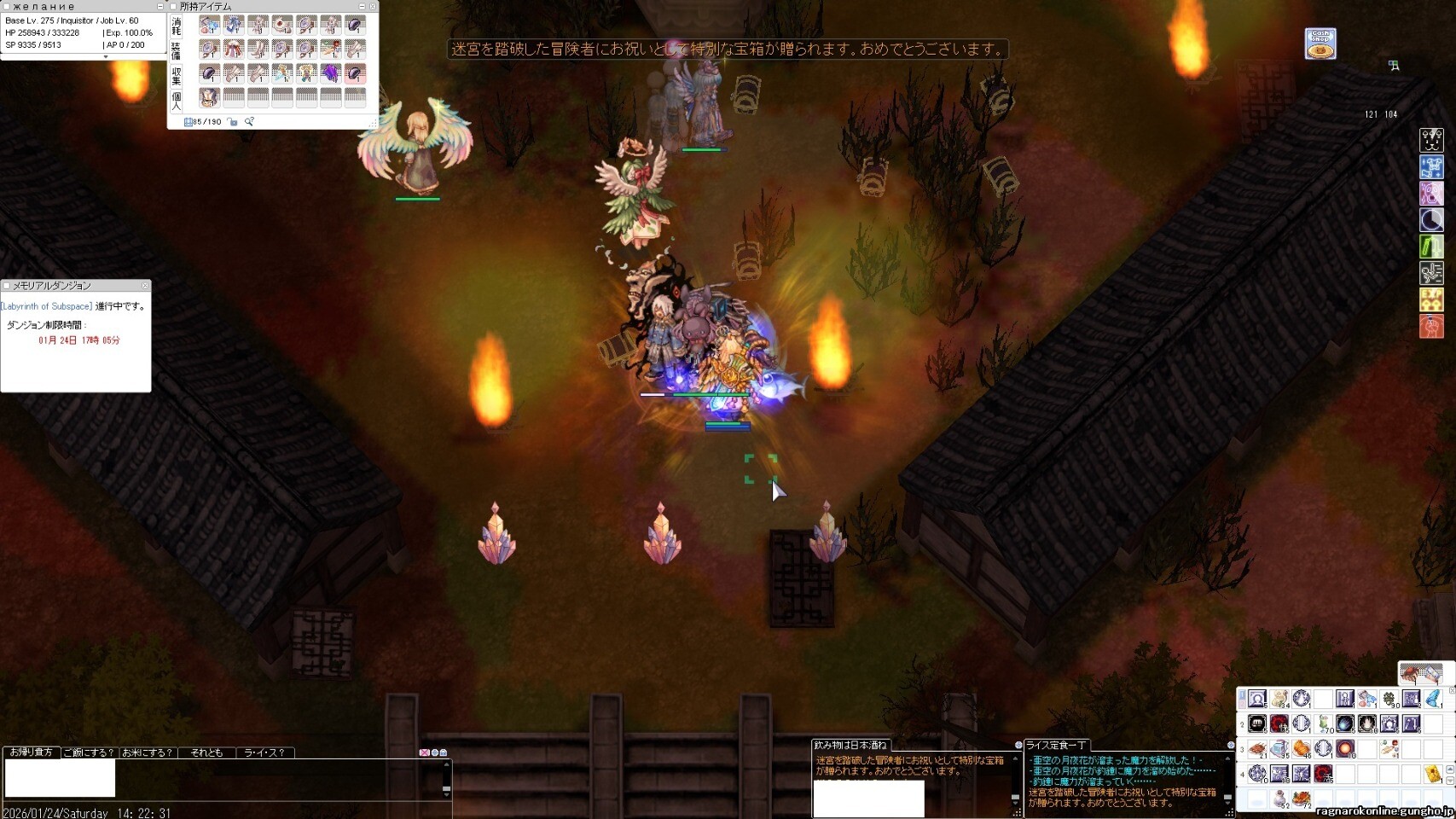The image size is (1456, 819).
Task: Click the inventory search magnifier icon
Action: pyautogui.click(x=249, y=122)
